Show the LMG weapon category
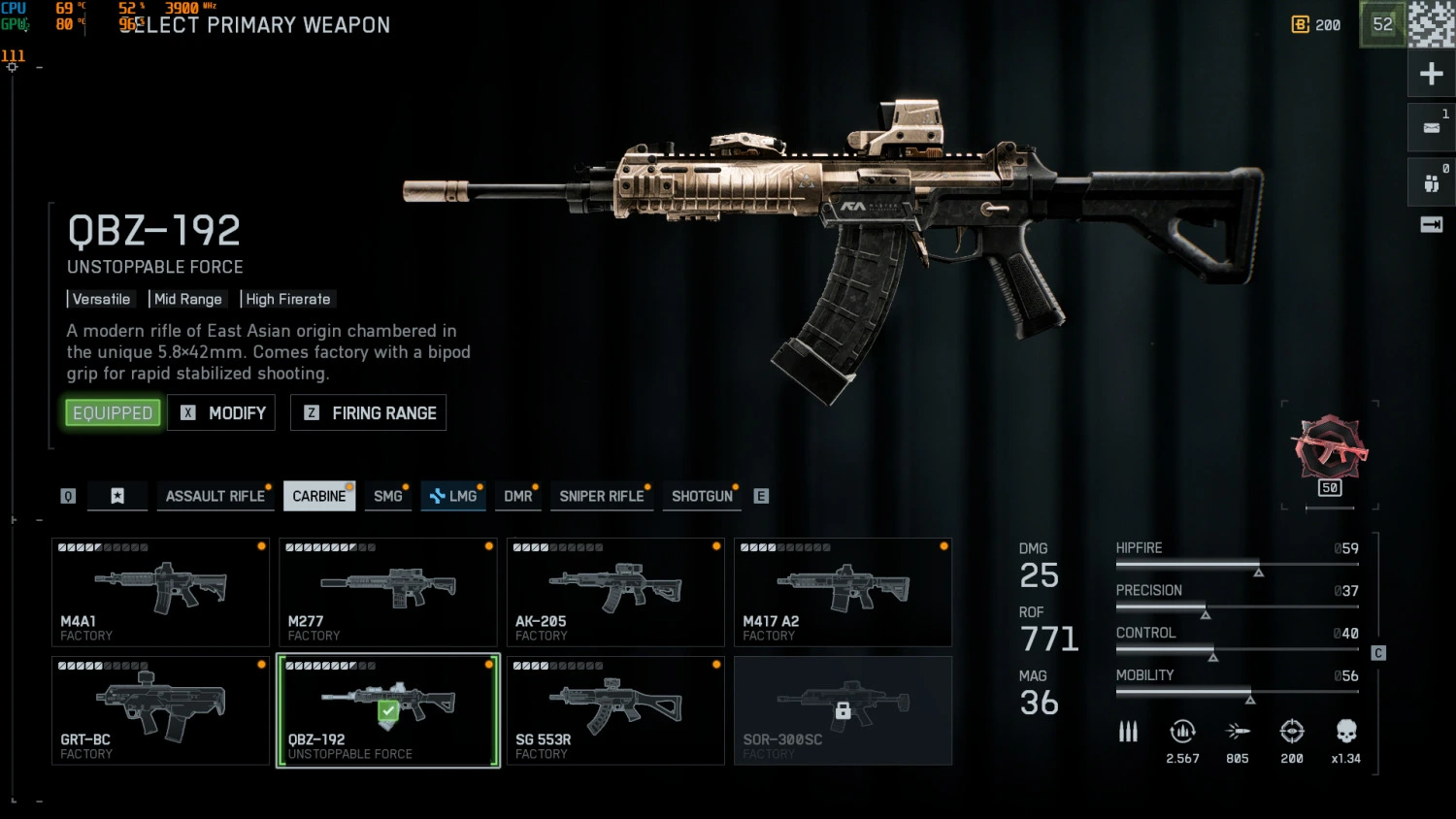 coord(453,496)
